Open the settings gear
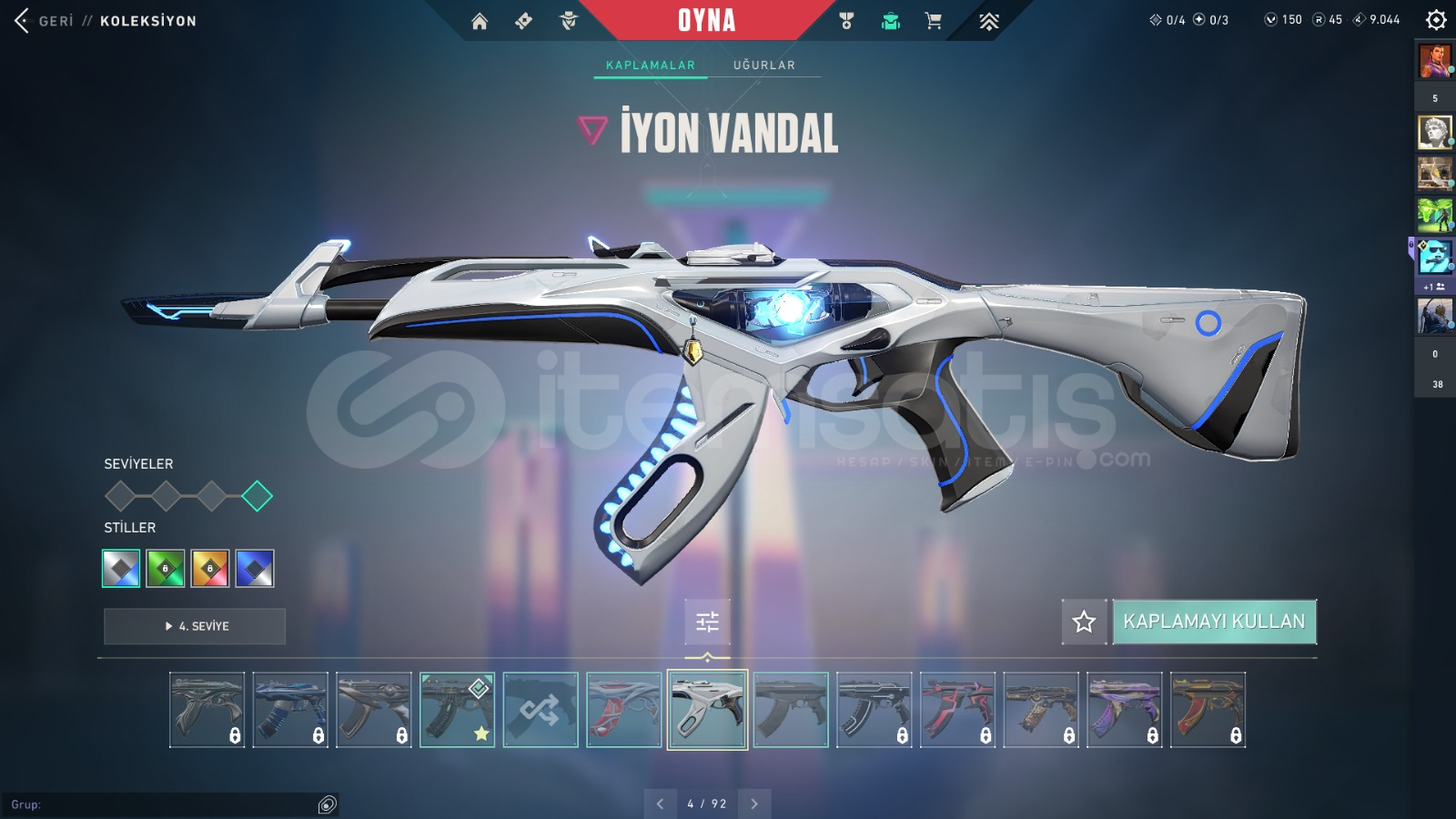The width and height of the screenshot is (1456, 819). pos(1436,20)
